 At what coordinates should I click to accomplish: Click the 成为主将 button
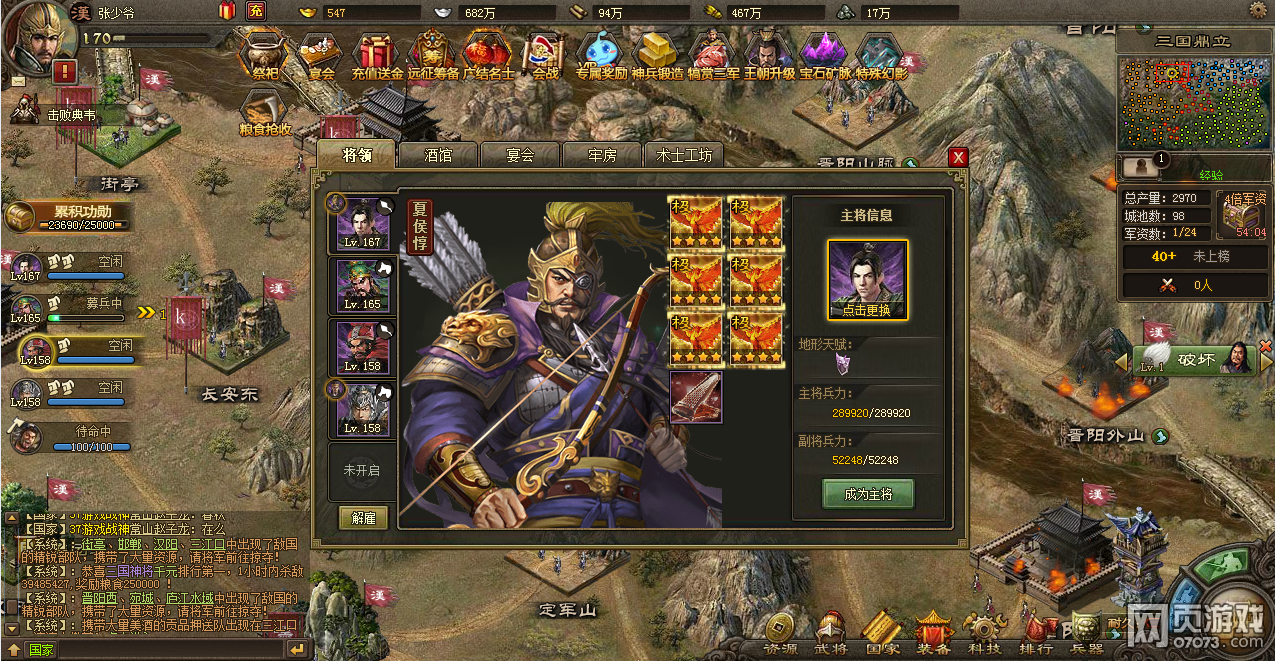tap(867, 493)
